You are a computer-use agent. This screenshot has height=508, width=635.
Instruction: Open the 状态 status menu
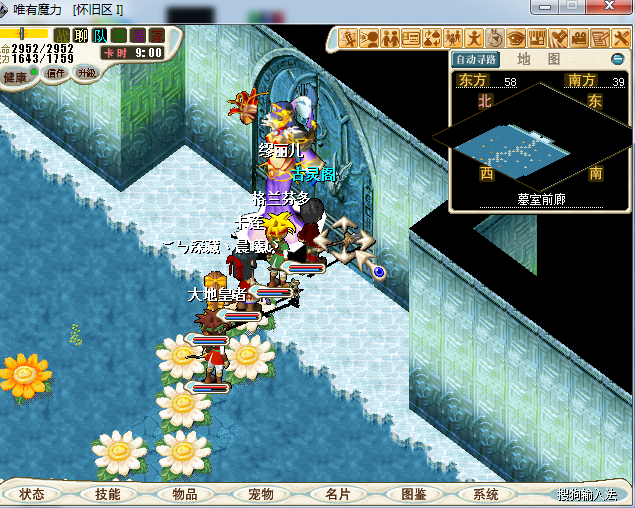click(32, 494)
